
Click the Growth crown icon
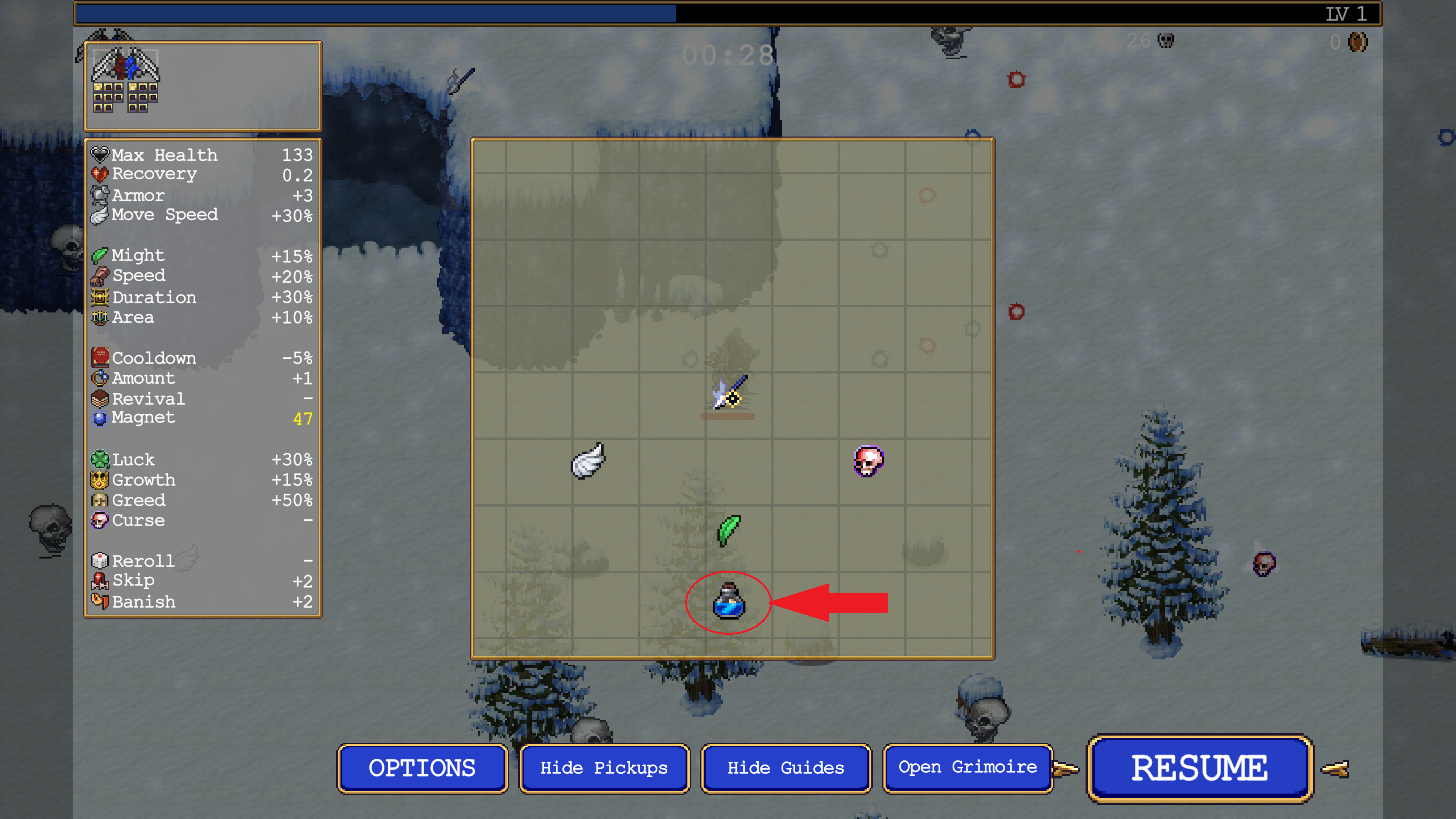click(x=99, y=480)
